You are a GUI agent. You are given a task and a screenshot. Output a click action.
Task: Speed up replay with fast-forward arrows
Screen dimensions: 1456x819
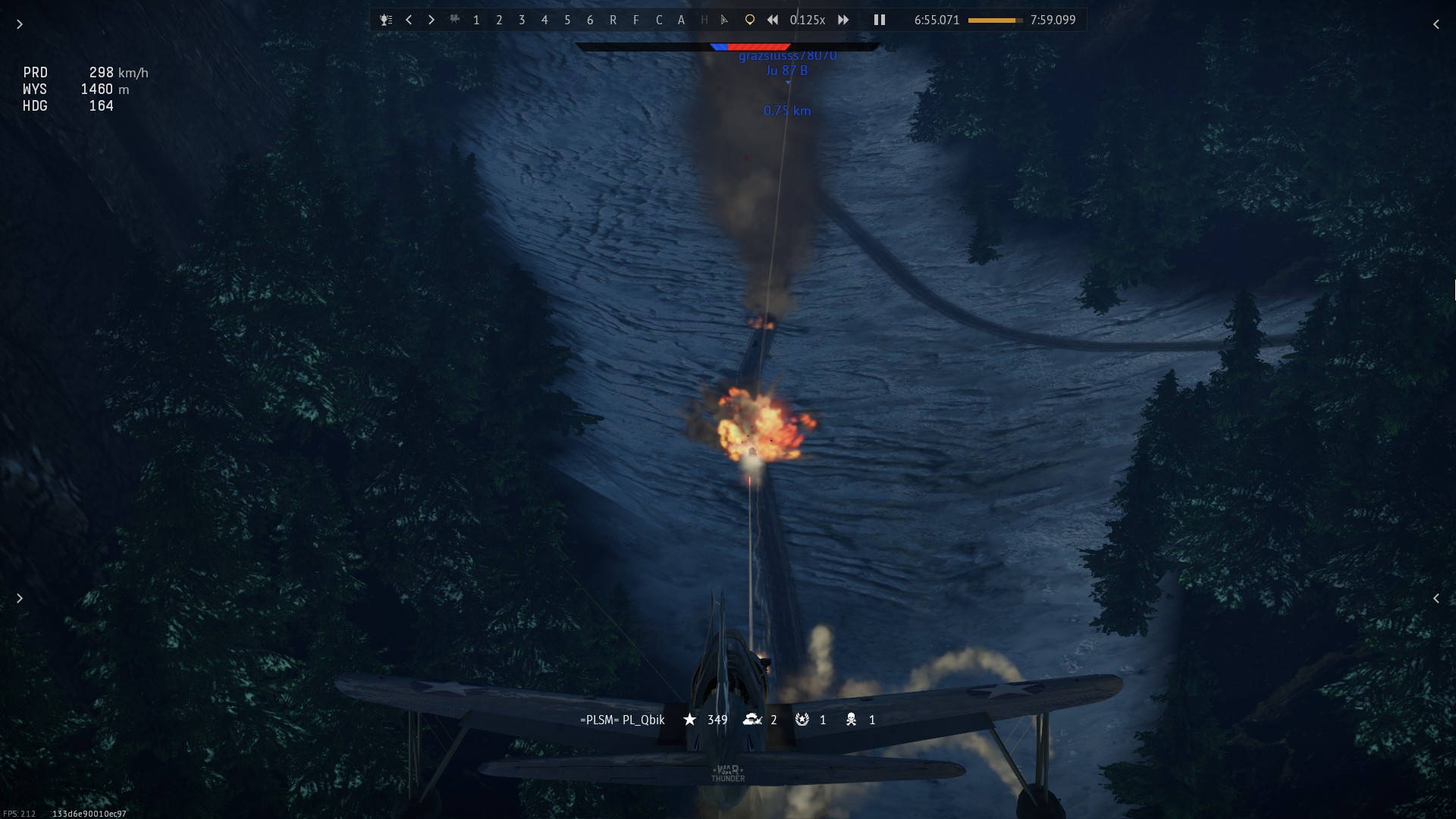(843, 20)
